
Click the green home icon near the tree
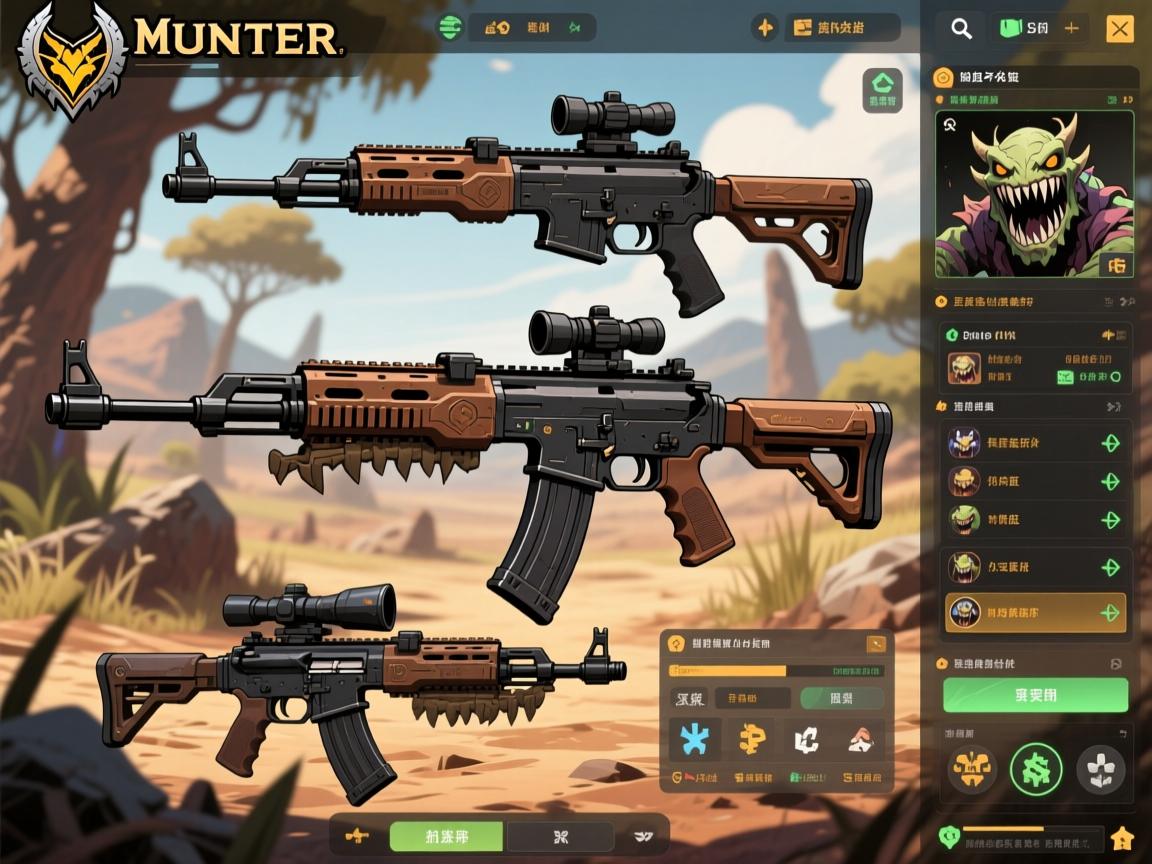[x=882, y=89]
